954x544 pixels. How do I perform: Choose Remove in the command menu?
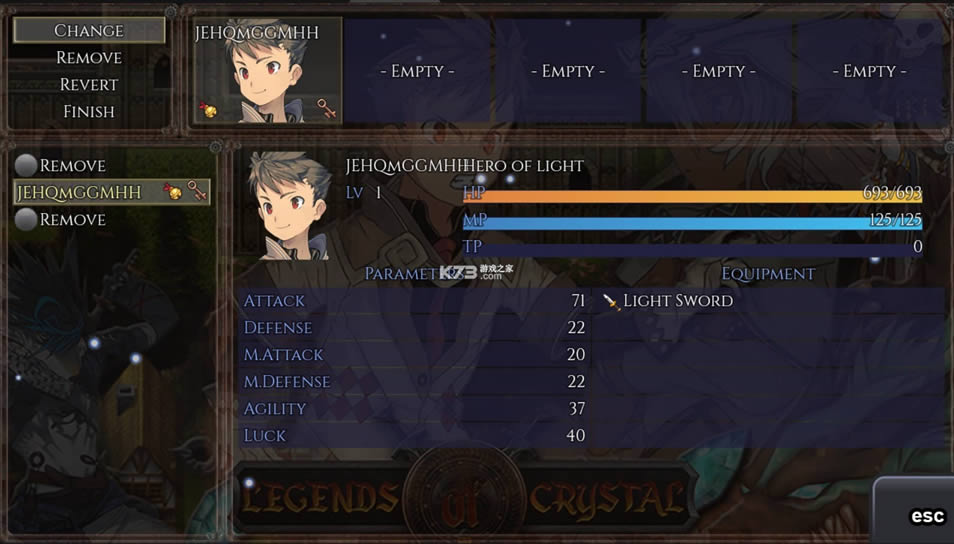click(x=89, y=58)
